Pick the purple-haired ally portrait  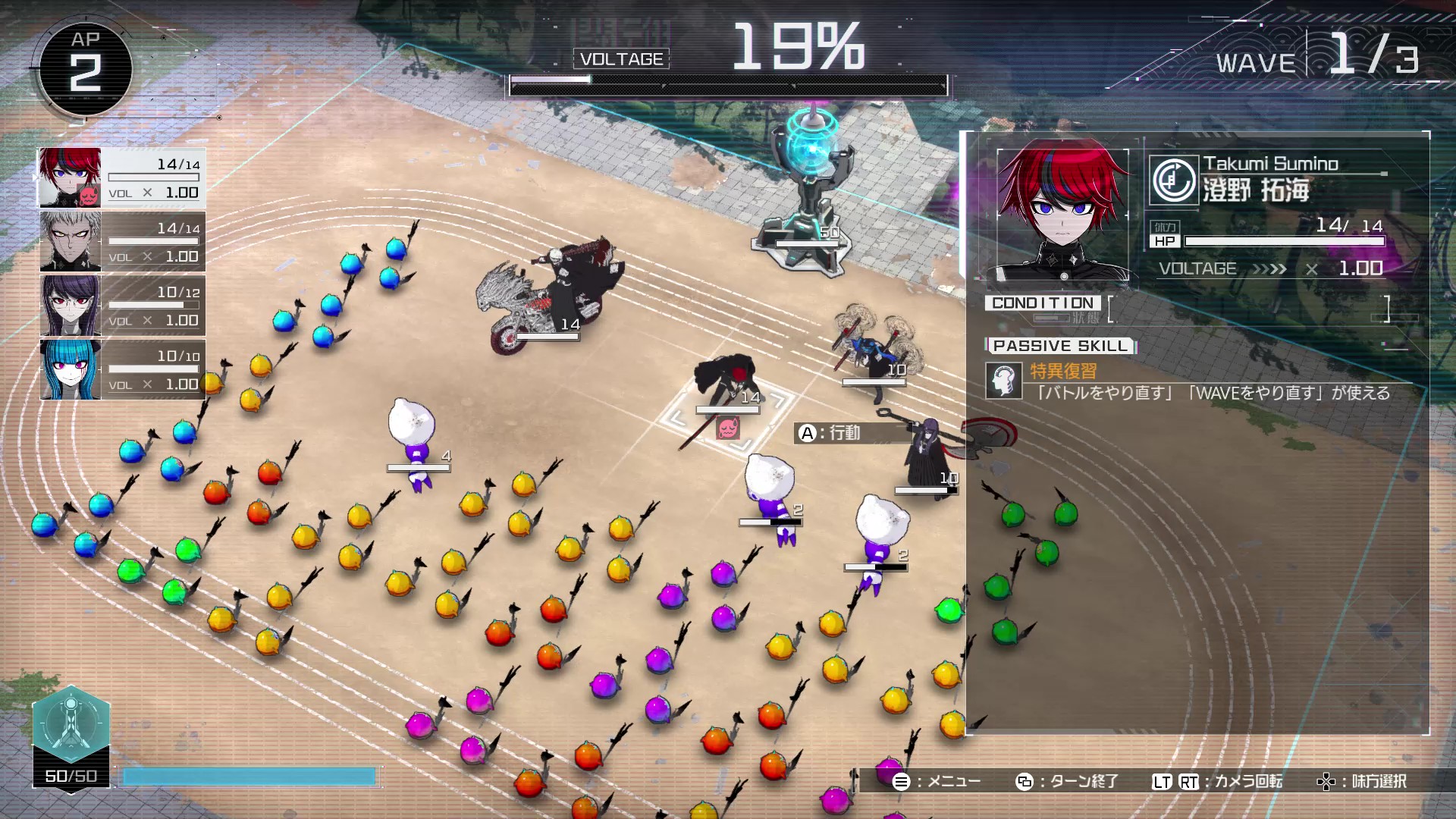click(x=70, y=306)
